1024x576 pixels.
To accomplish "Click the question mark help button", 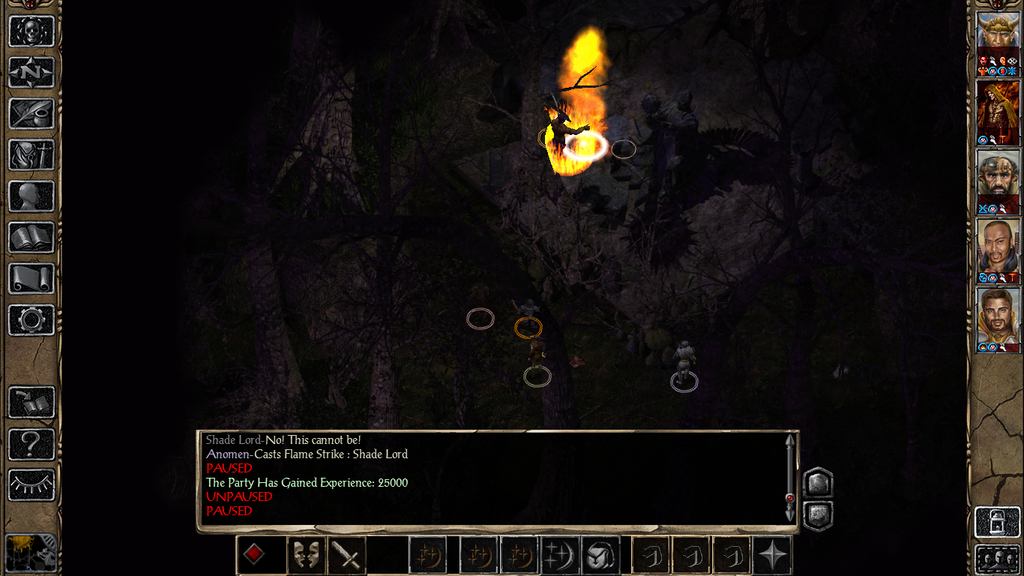I will [x=31, y=444].
